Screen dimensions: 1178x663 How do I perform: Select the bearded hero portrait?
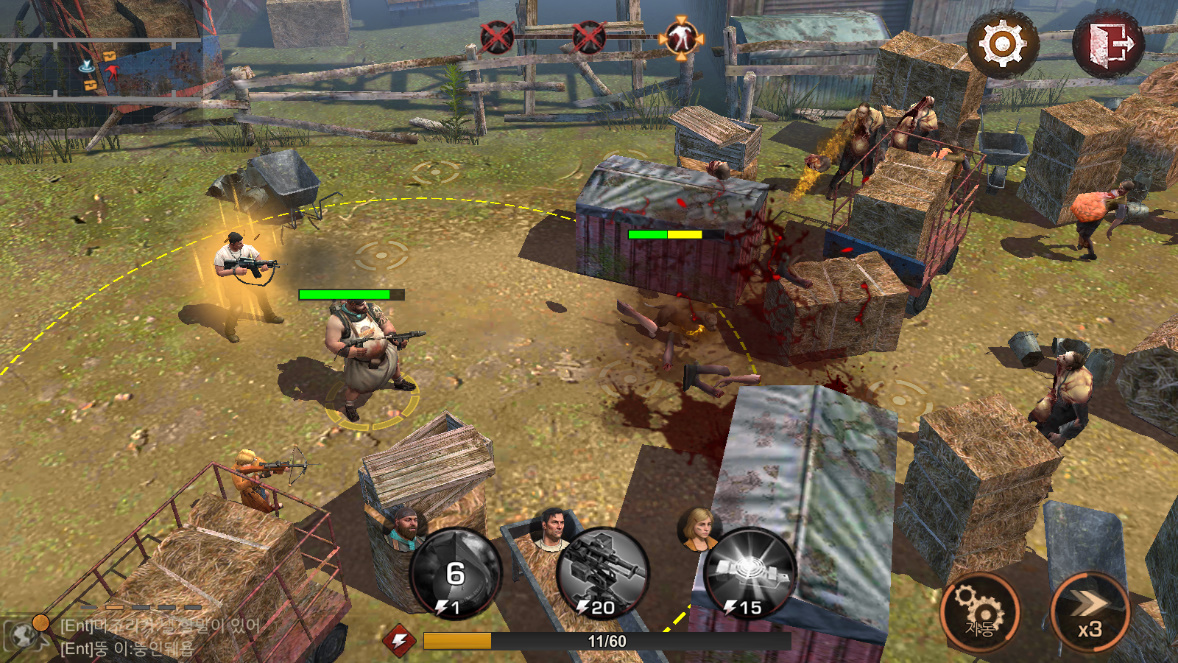[x=402, y=522]
